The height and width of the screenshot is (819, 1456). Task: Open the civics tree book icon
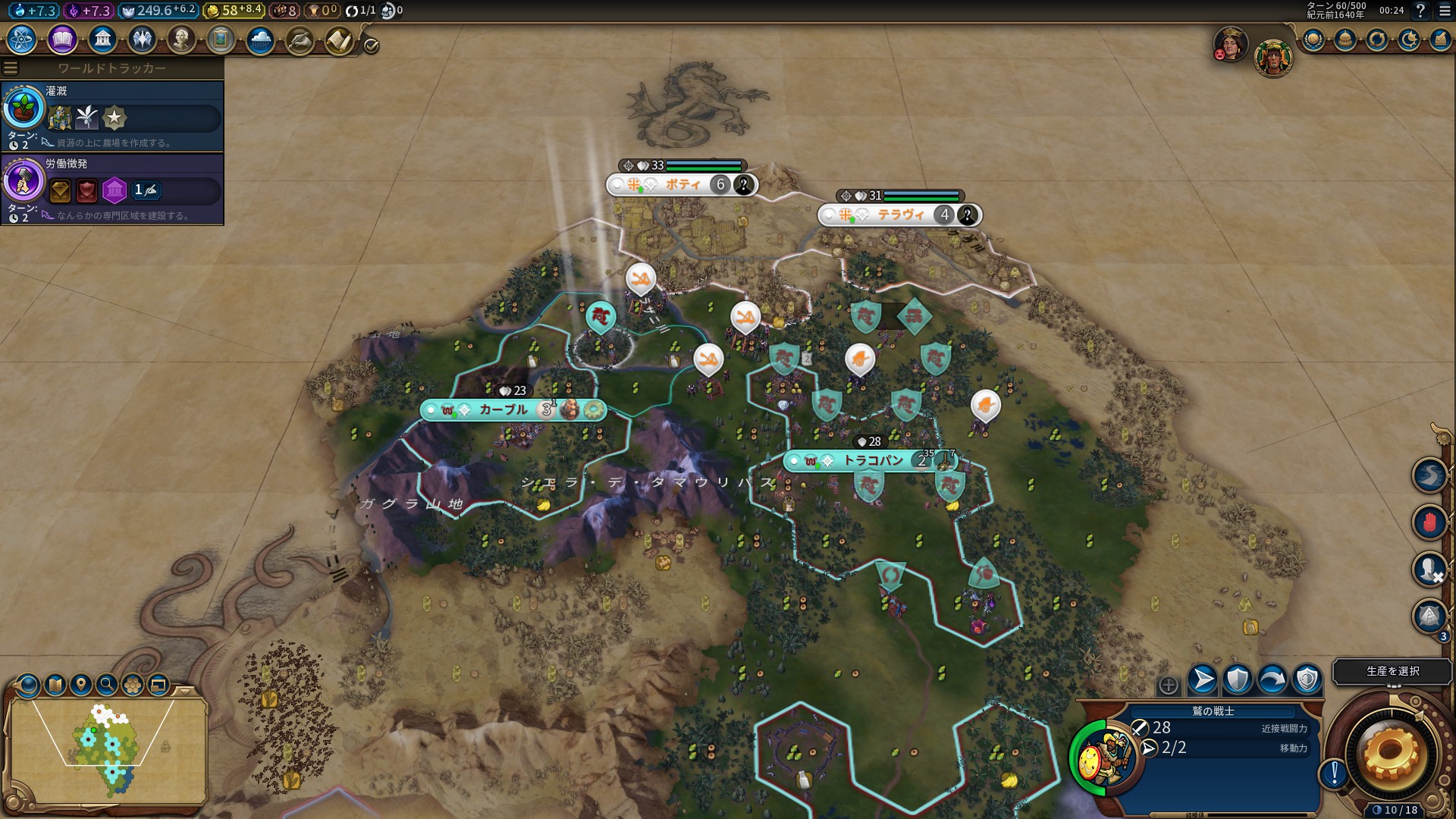click(x=61, y=39)
